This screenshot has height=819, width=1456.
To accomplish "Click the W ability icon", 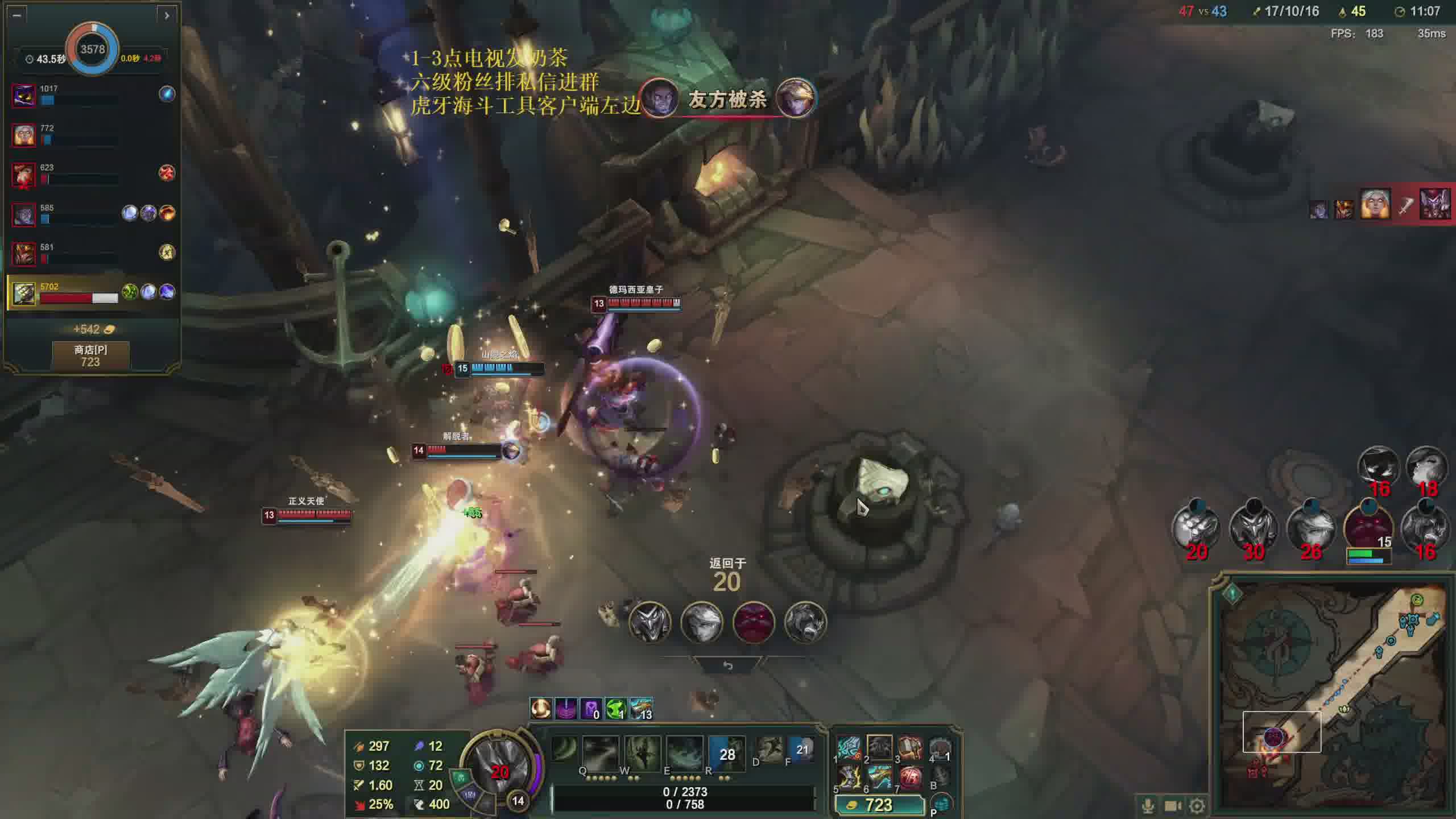I will (x=642, y=753).
